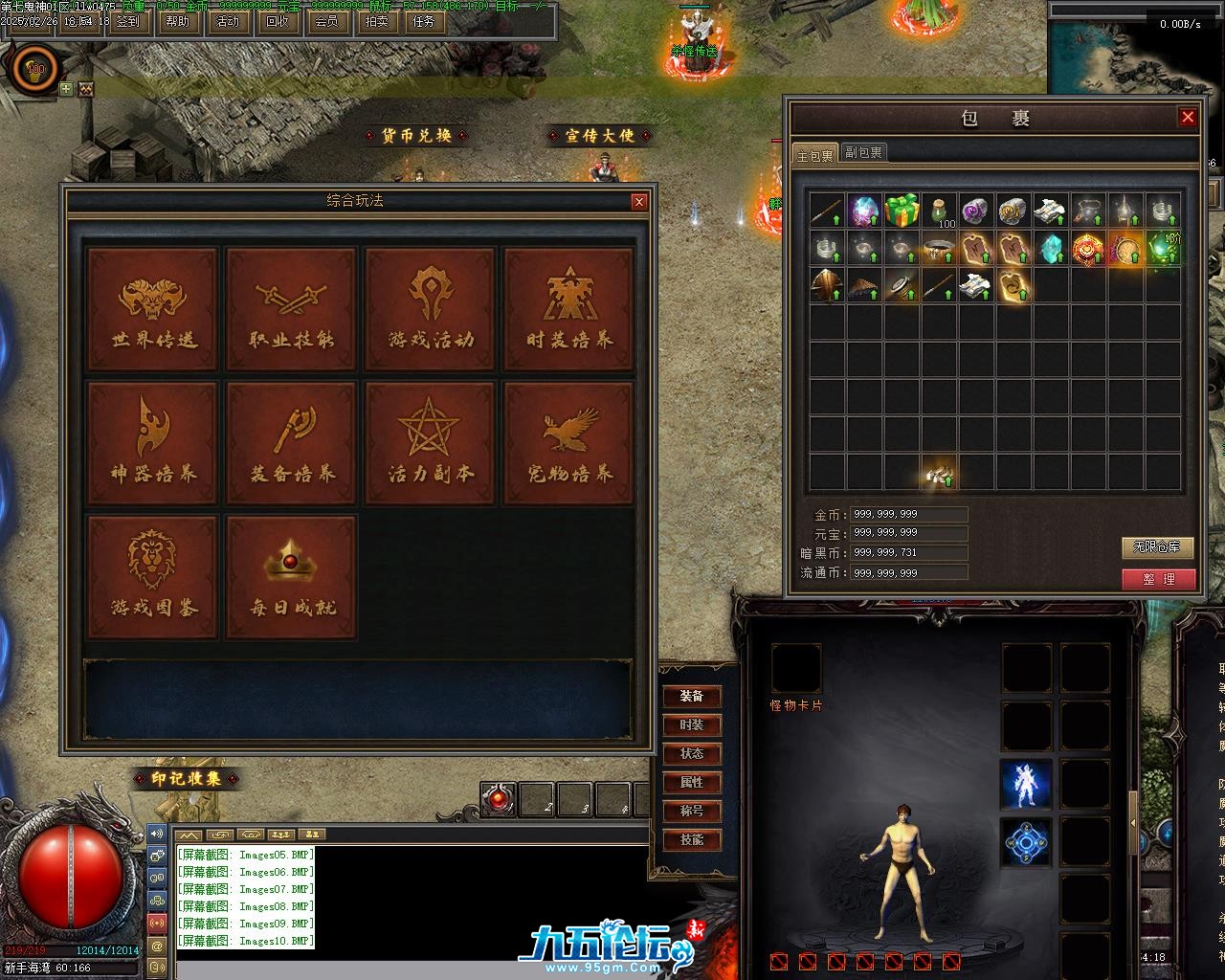The width and height of the screenshot is (1225, 980).
Task: Open the 拍卖 auction from top bar
Action: (x=376, y=21)
